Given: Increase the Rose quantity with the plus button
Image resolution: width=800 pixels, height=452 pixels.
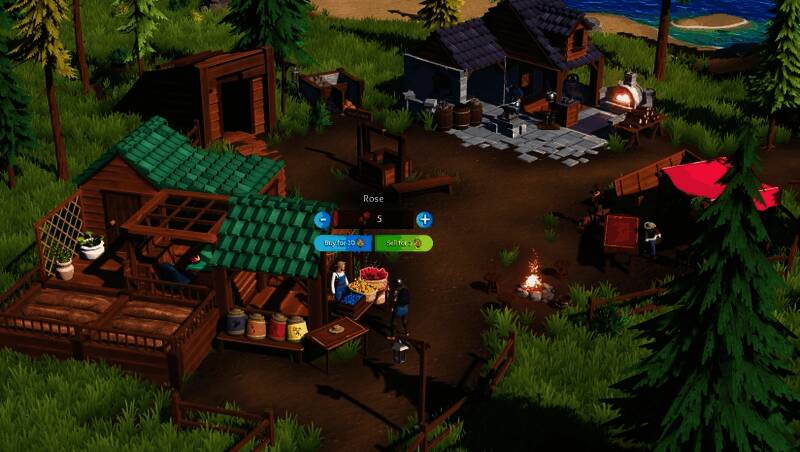Looking at the screenshot, I should coord(424,219).
